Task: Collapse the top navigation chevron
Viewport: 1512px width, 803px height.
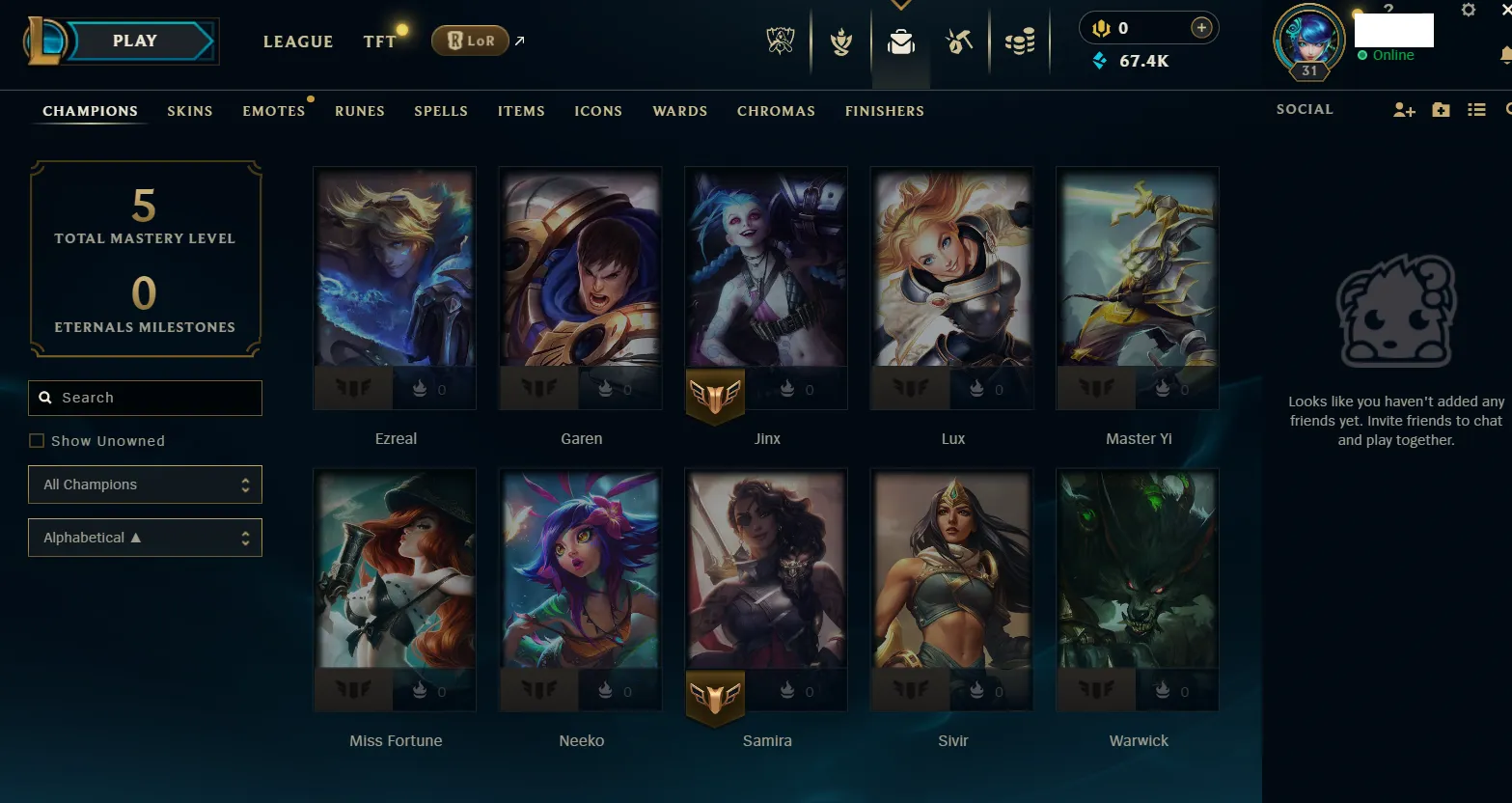Action: pyautogui.click(x=901, y=4)
